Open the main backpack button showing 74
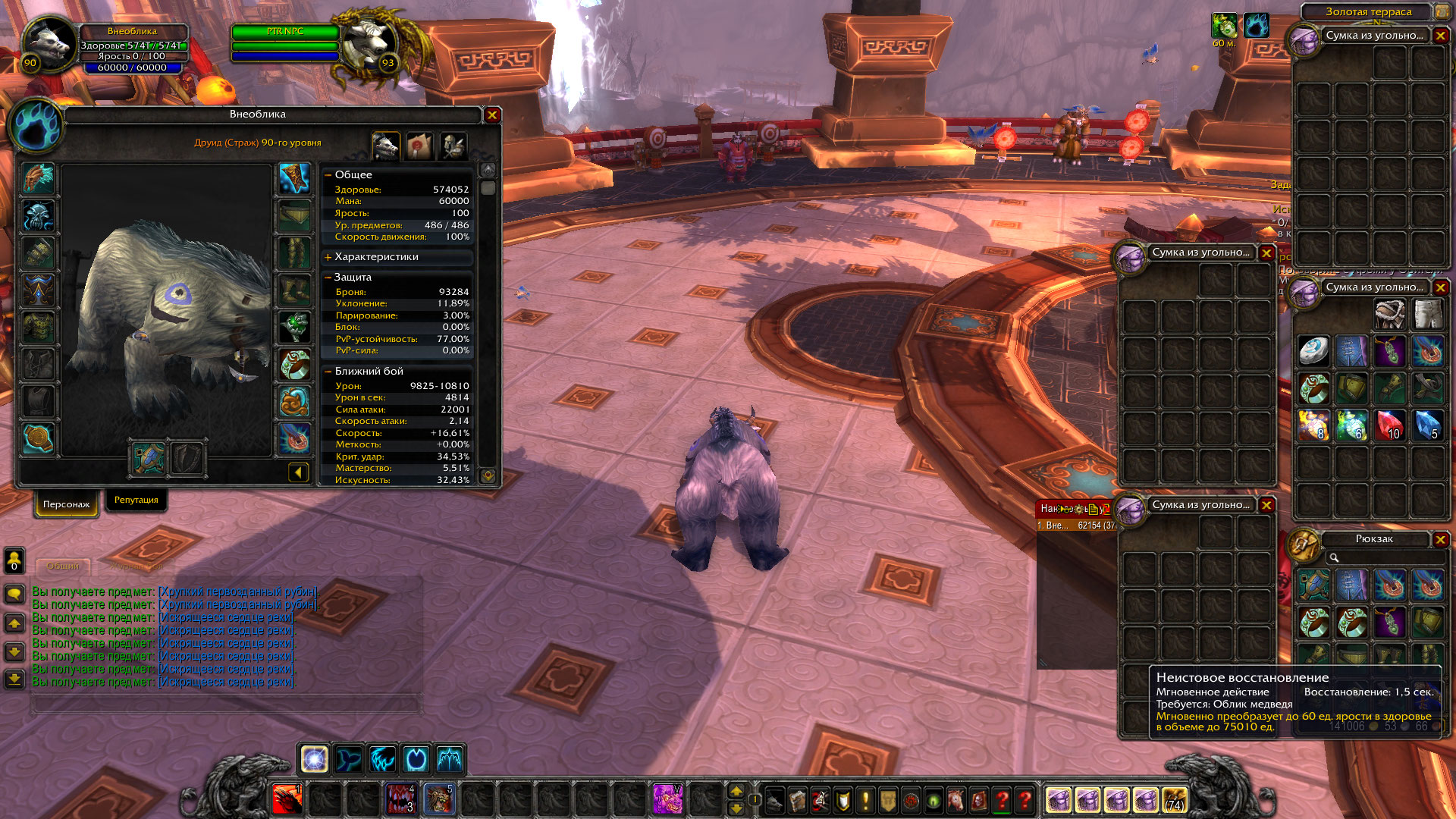This screenshot has width=1456, height=819. [1175, 799]
